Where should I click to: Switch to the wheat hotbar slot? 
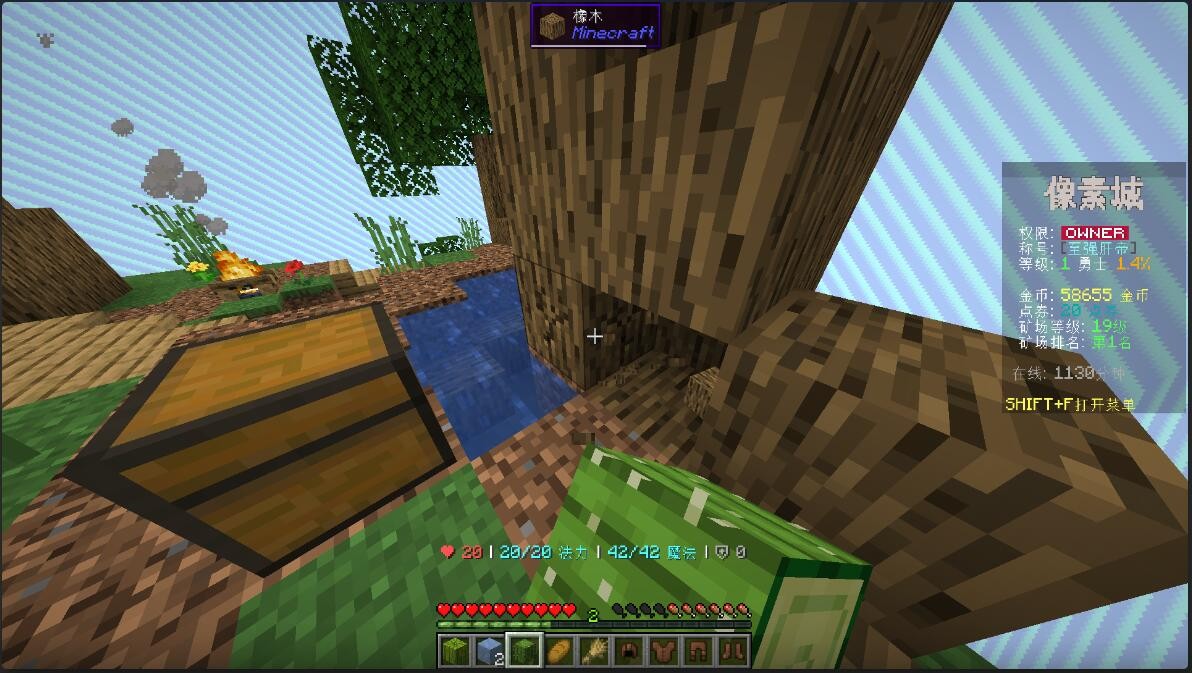coord(594,650)
